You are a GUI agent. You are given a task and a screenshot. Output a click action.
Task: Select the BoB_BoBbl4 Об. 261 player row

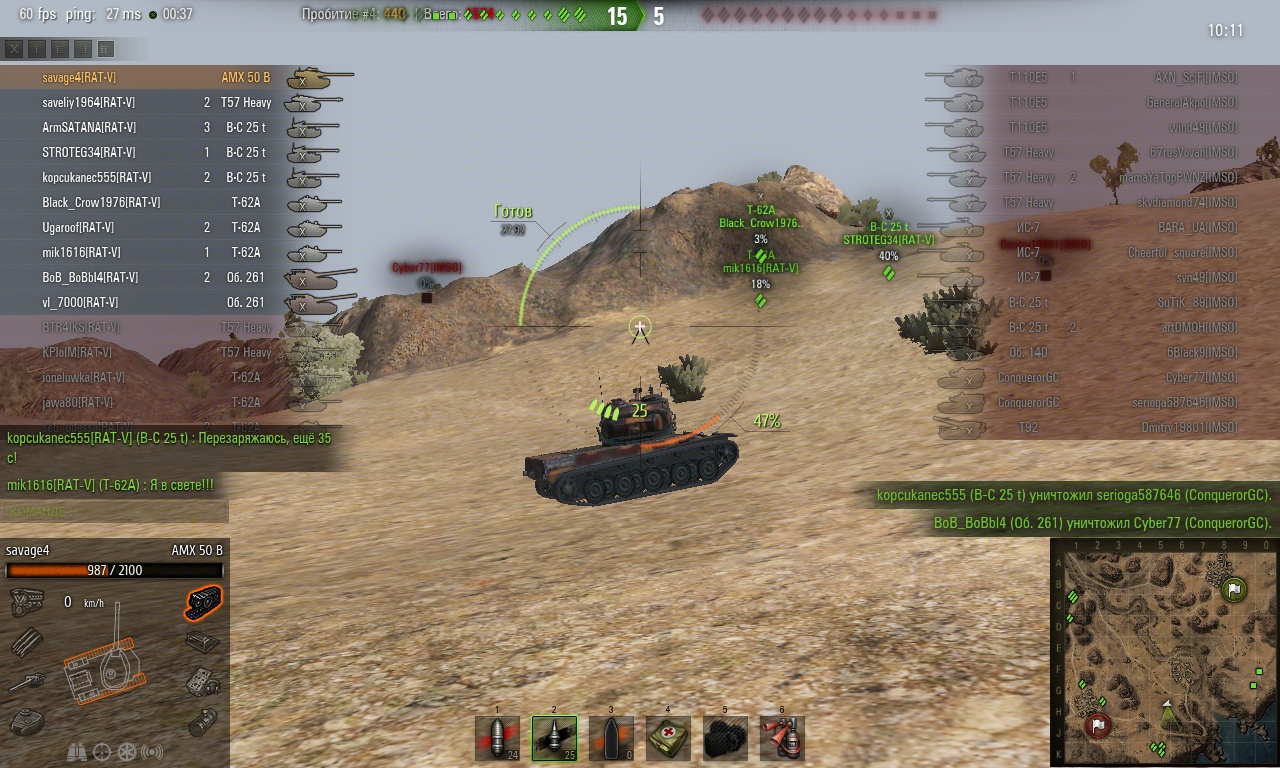pos(150,277)
